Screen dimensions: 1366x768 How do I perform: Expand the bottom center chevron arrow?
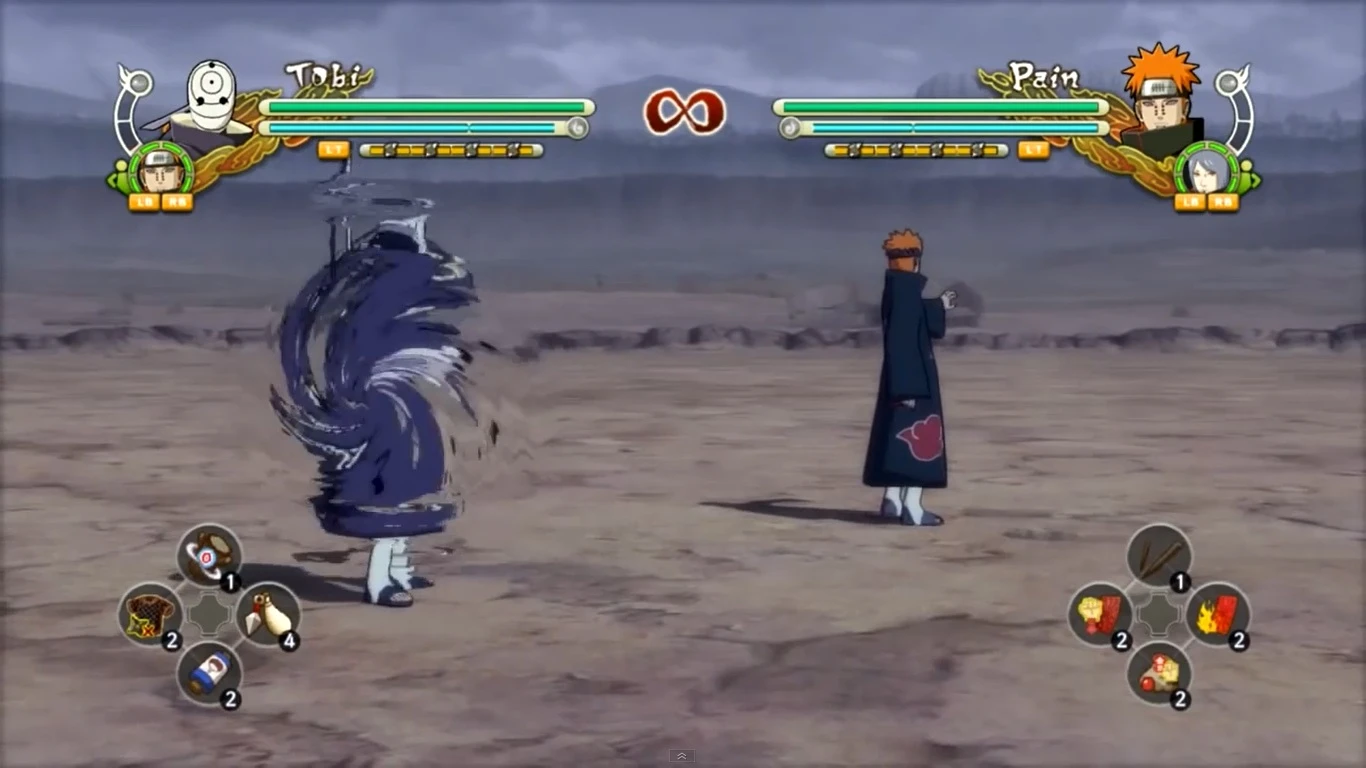click(683, 757)
